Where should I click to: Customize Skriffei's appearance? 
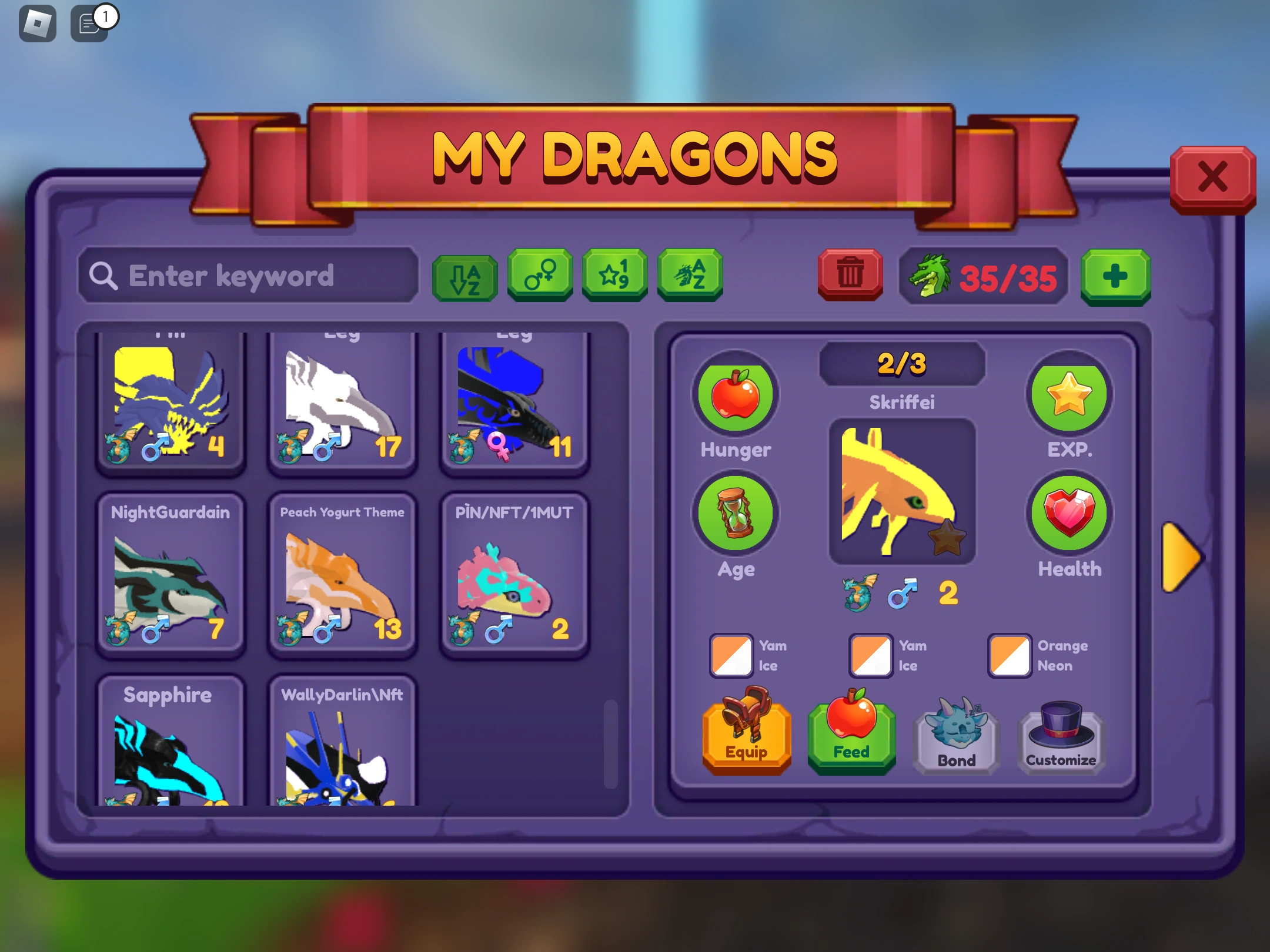tap(1060, 738)
